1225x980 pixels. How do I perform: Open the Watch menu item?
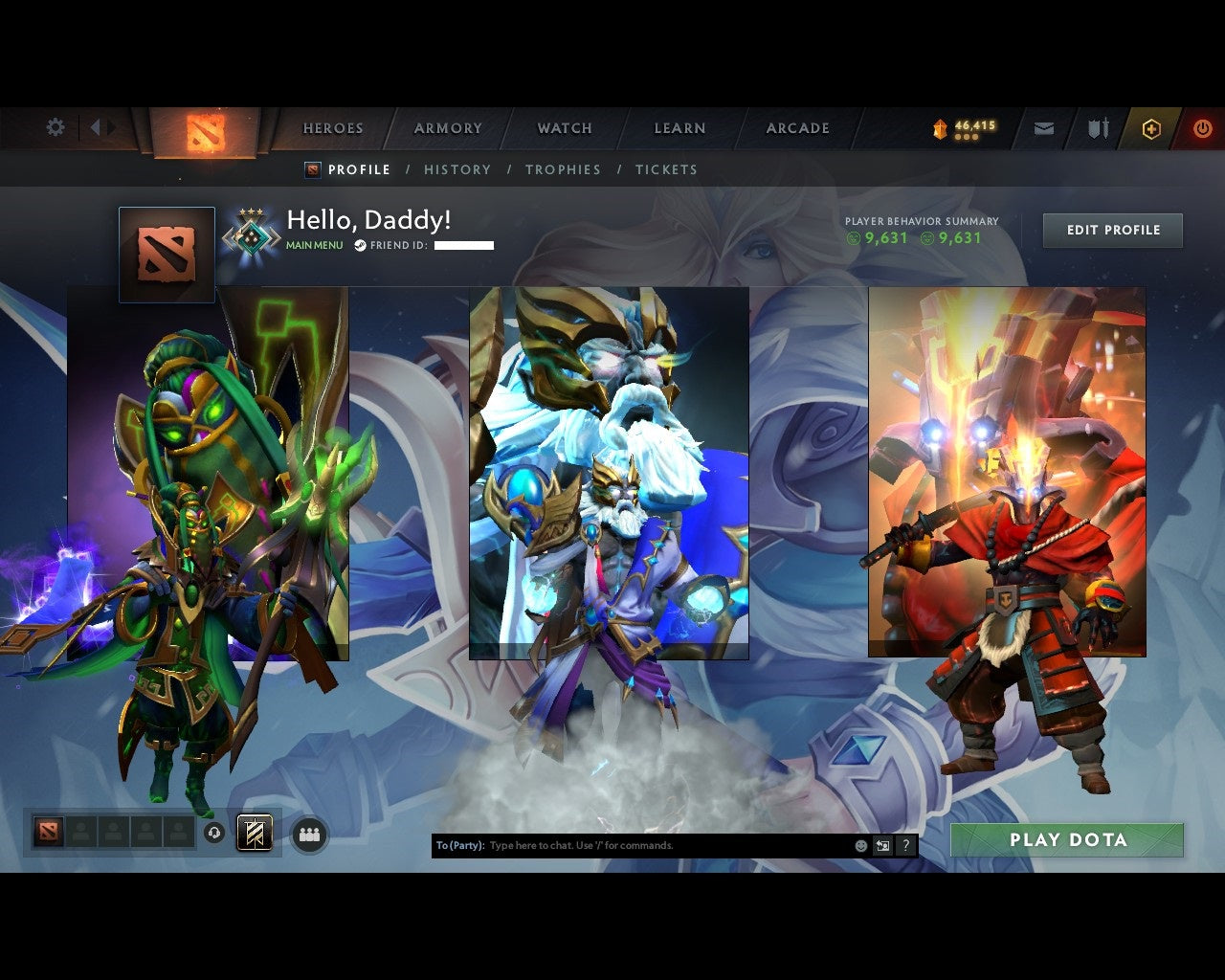(564, 127)
